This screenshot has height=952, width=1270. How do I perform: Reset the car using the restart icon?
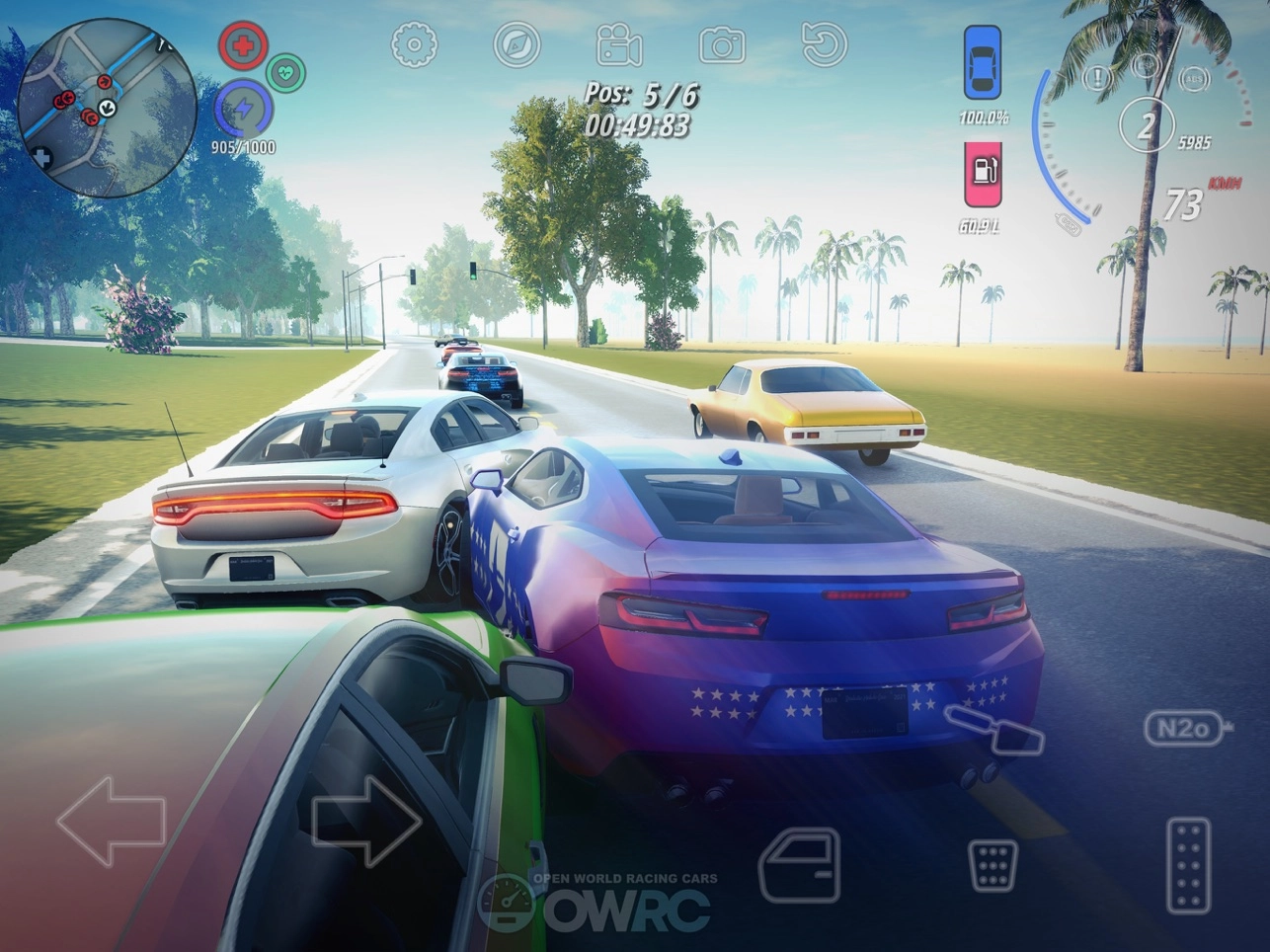(x=824, y=44)
